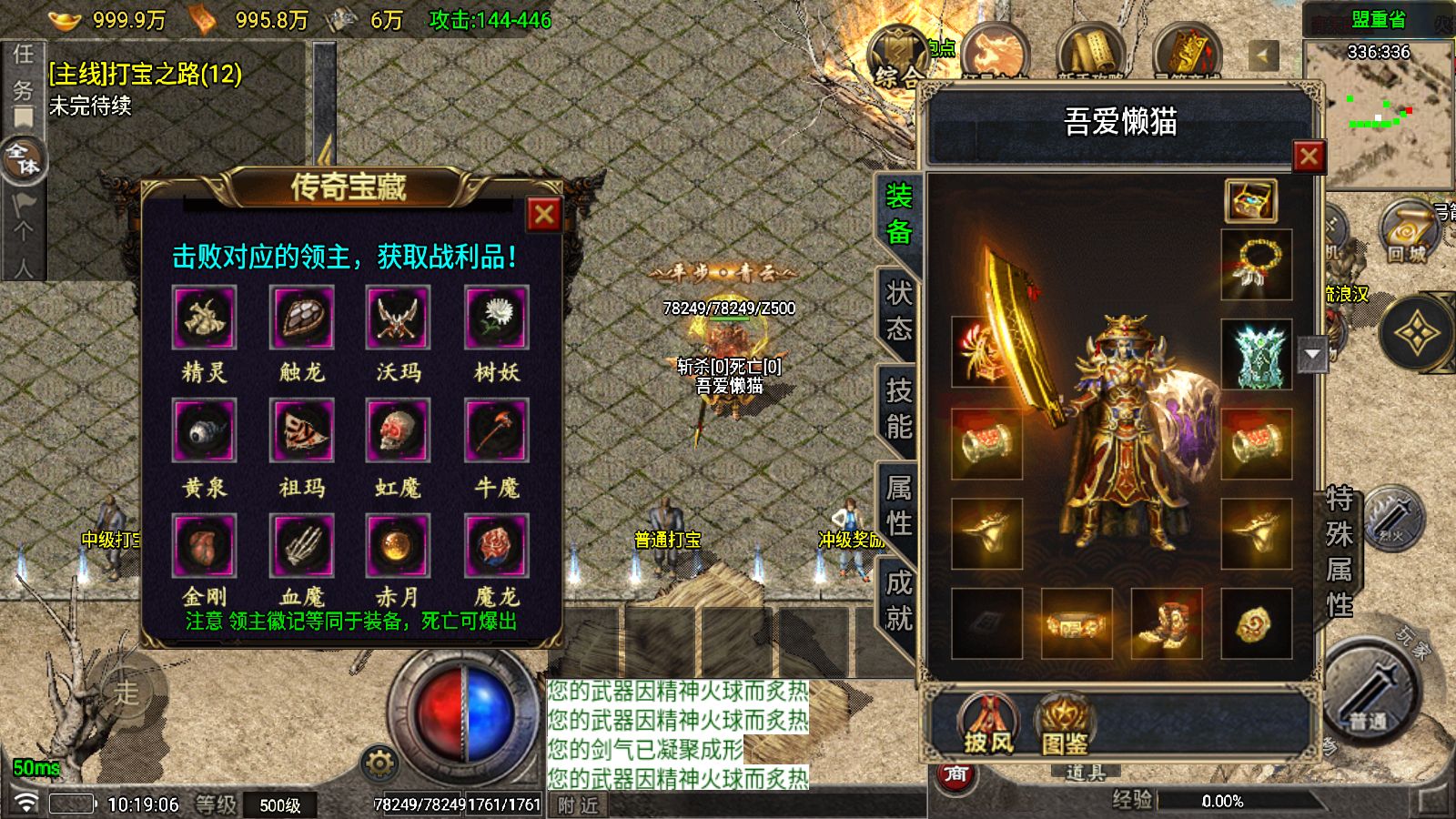
Task: Pick the 沃玛 lord emblem
Action: (x=399, y=318)
